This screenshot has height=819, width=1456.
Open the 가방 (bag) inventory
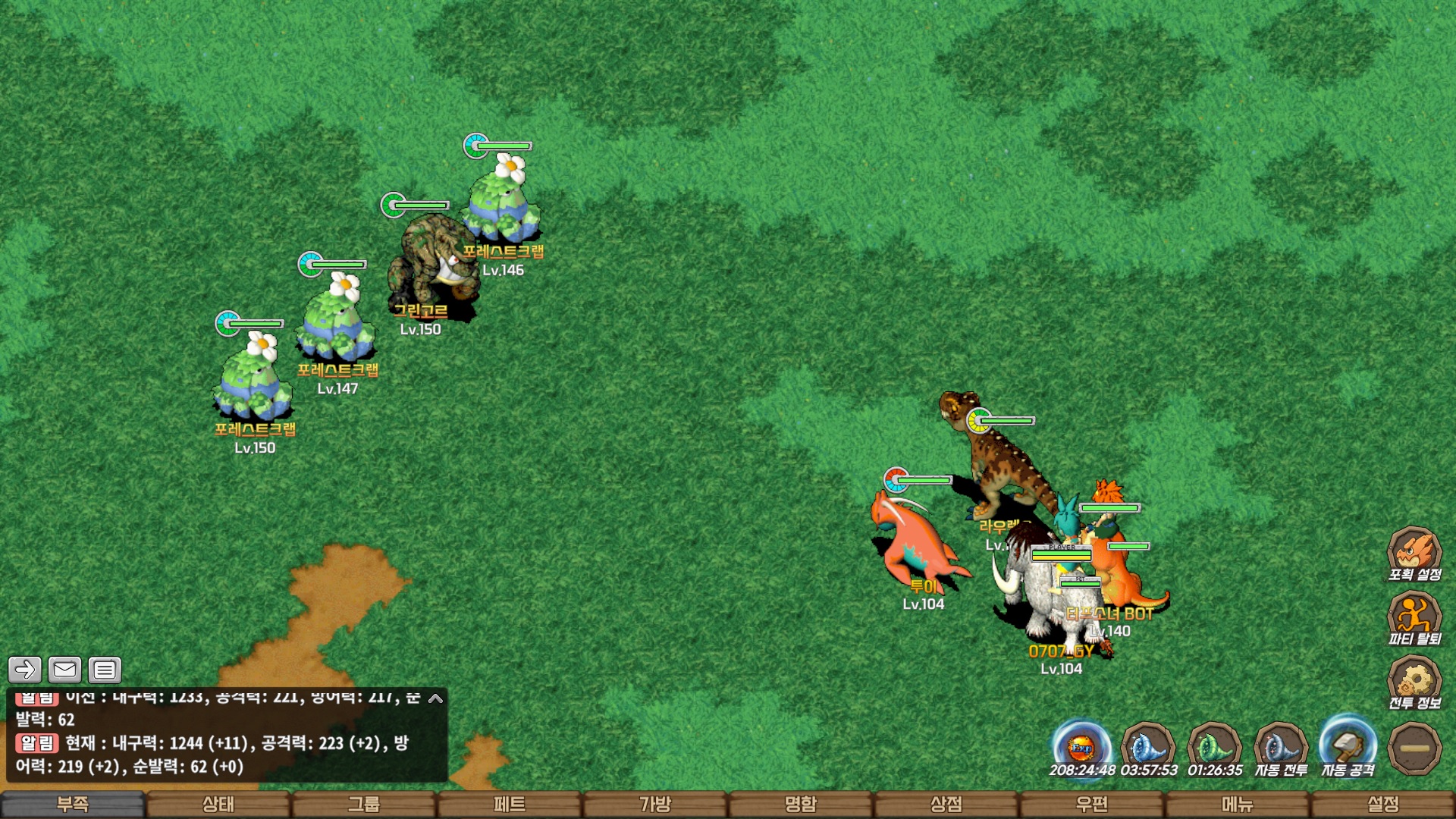[655, 804]
